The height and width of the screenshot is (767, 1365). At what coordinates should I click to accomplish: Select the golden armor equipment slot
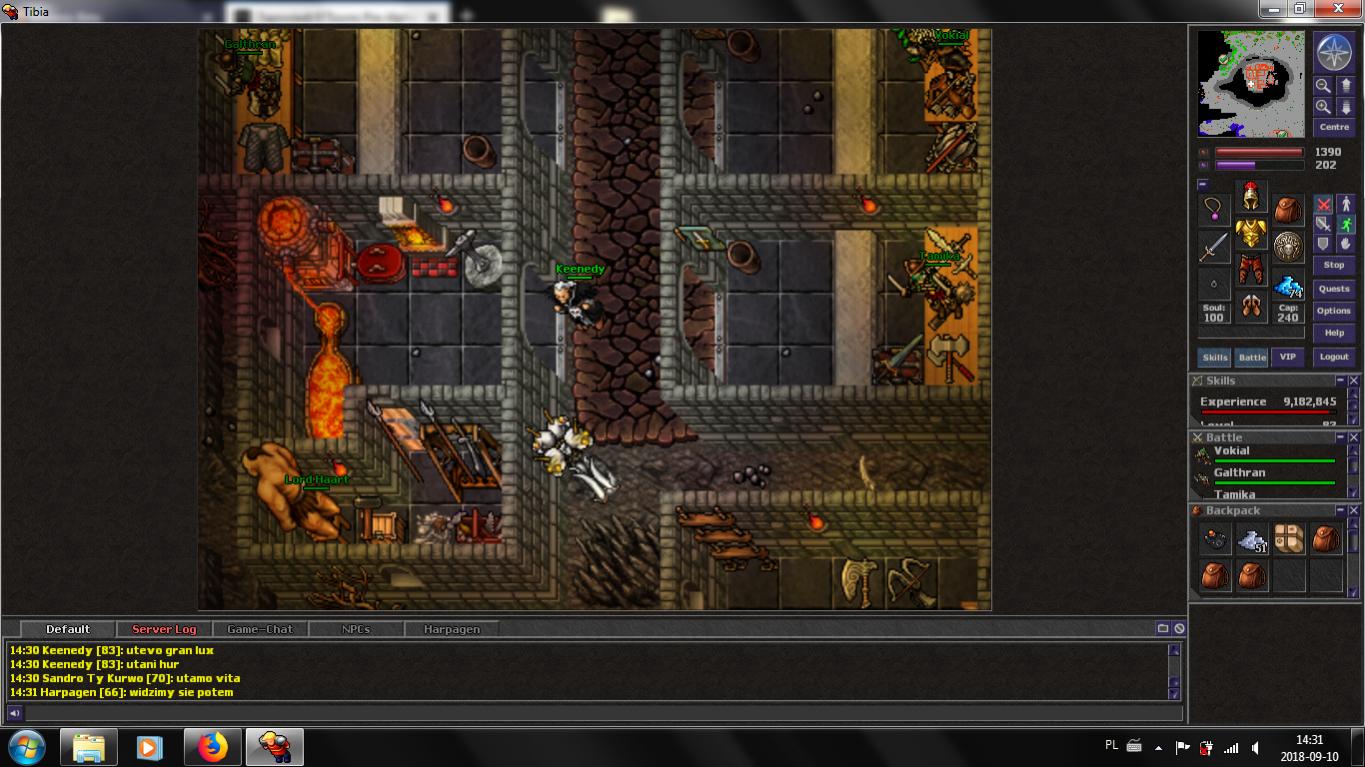coord(1251,234)
